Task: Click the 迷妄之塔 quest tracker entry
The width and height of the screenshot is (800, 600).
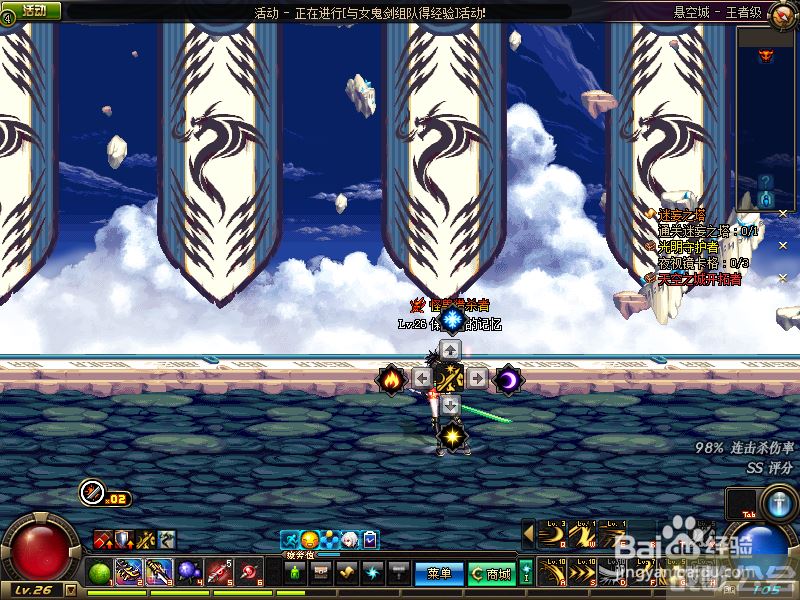Action: click(x=688, y=215)
